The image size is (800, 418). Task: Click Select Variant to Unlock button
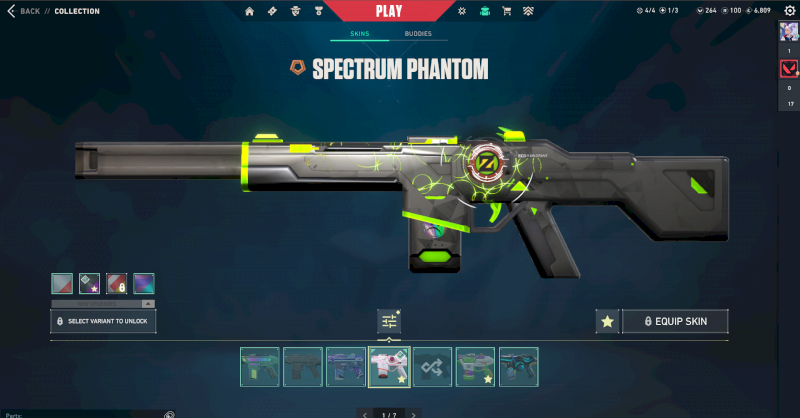(104, 321)
